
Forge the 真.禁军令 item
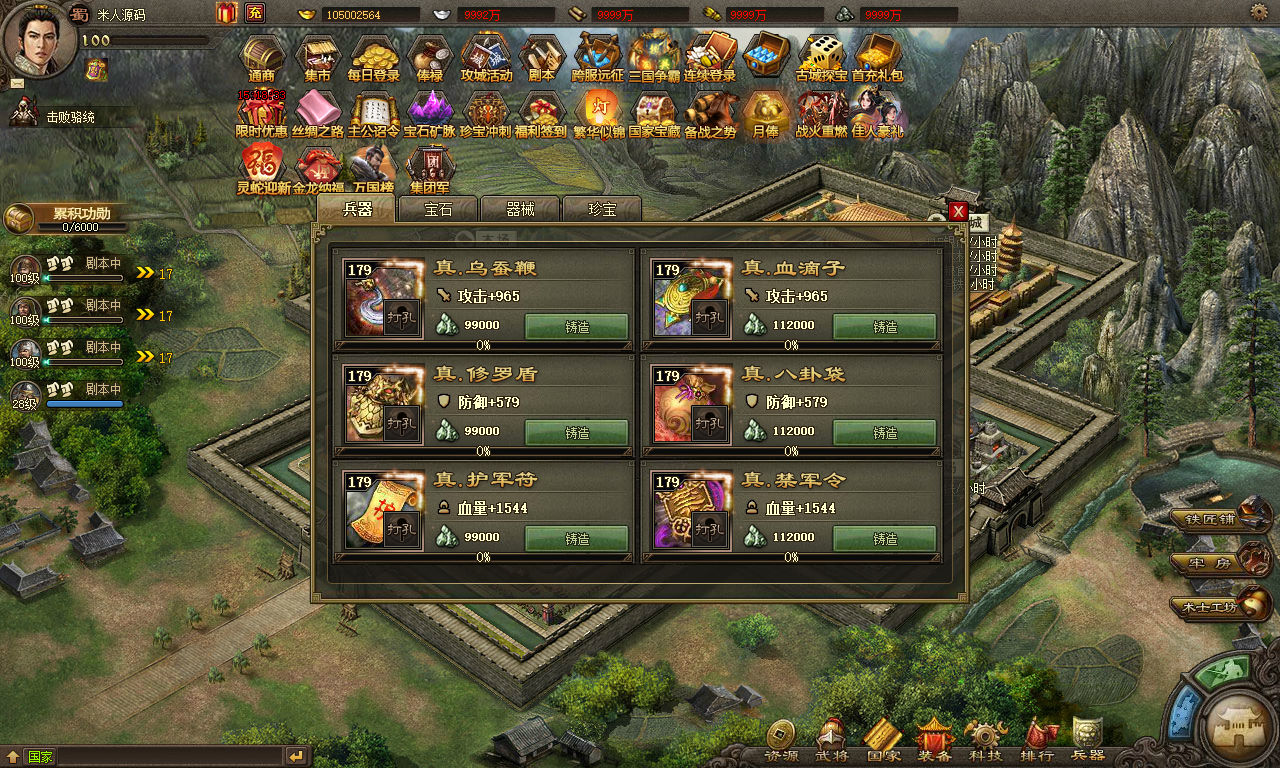click(885, 539)
